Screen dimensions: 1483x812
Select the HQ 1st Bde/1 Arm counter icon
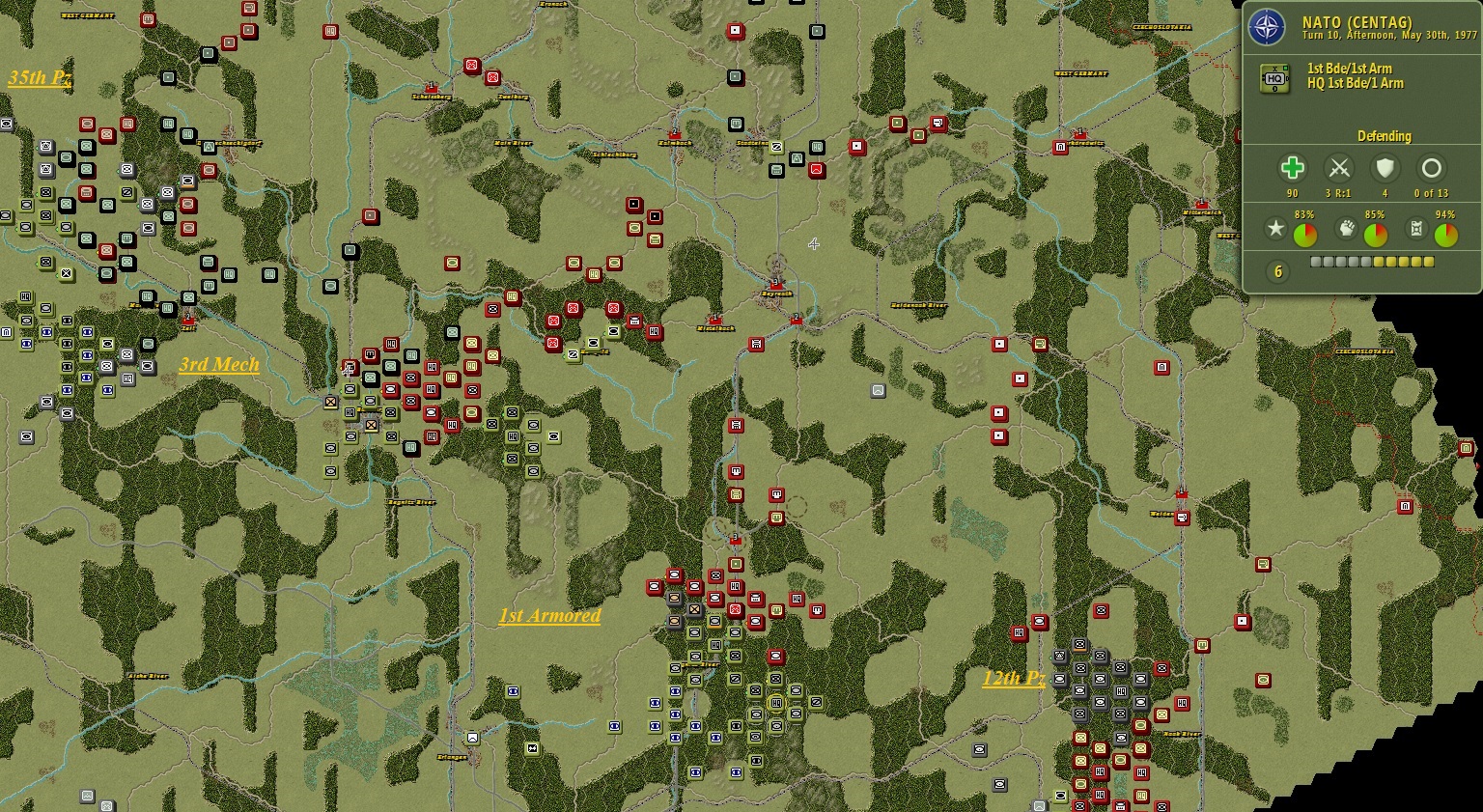coord(1274,76)
